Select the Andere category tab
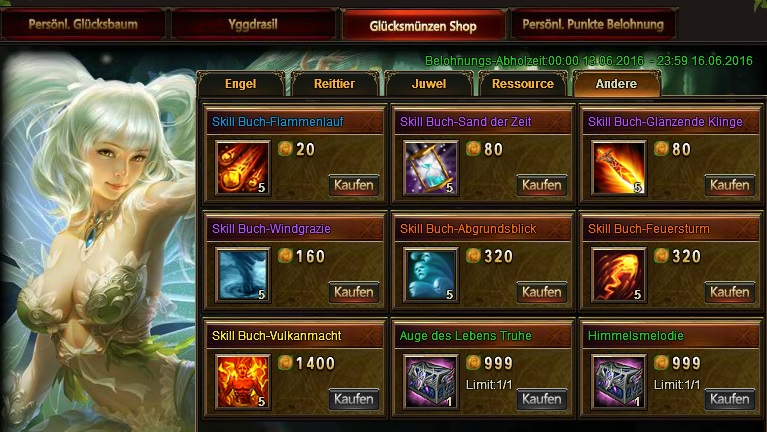 (616, 84)
